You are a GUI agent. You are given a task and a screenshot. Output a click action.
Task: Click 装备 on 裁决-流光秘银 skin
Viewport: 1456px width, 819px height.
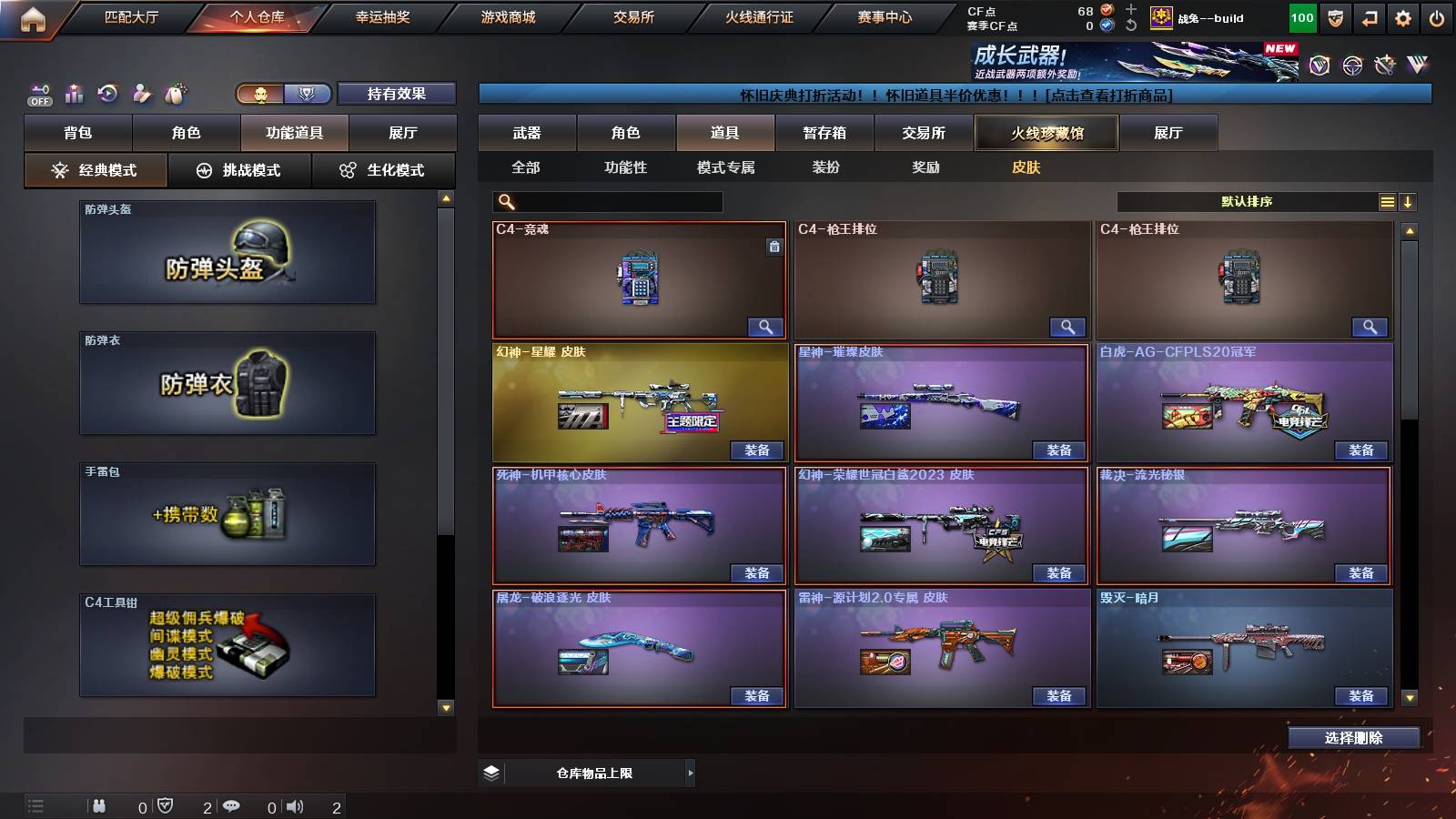click(1362, 572)
